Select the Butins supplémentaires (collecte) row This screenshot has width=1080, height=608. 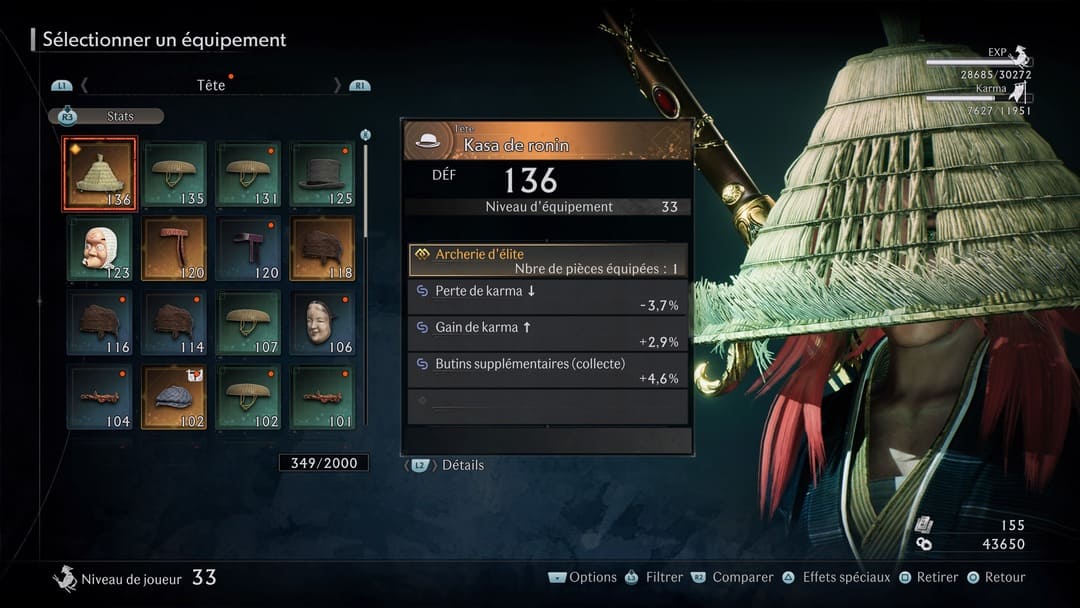548,371
